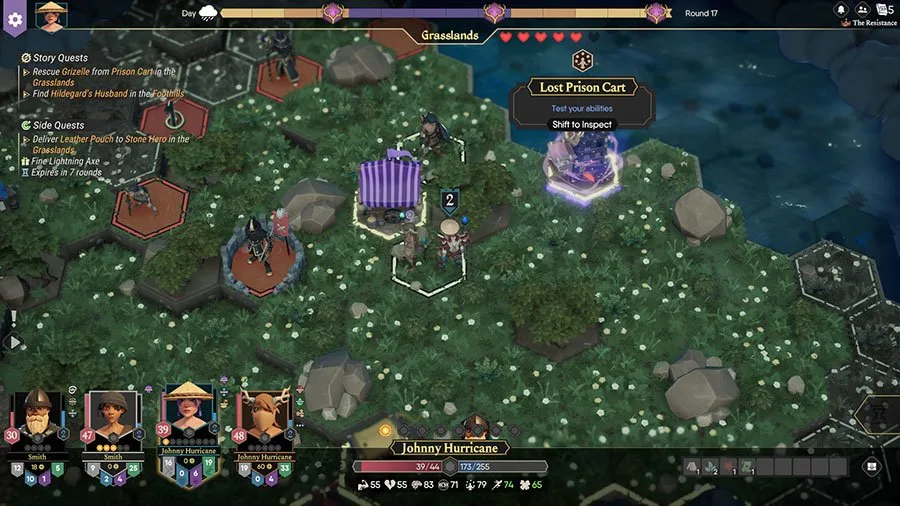Open the card counter showing 5
This screenshot has width=900, height=506.
point(884,10)
